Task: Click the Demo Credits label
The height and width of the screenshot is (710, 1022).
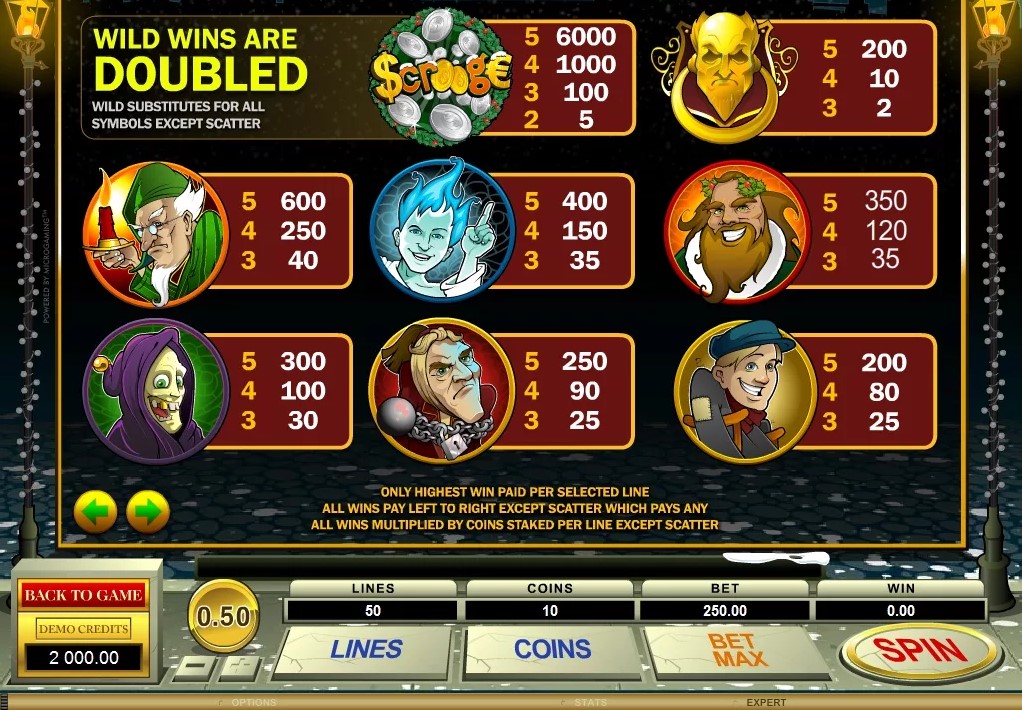Action: 83,629
